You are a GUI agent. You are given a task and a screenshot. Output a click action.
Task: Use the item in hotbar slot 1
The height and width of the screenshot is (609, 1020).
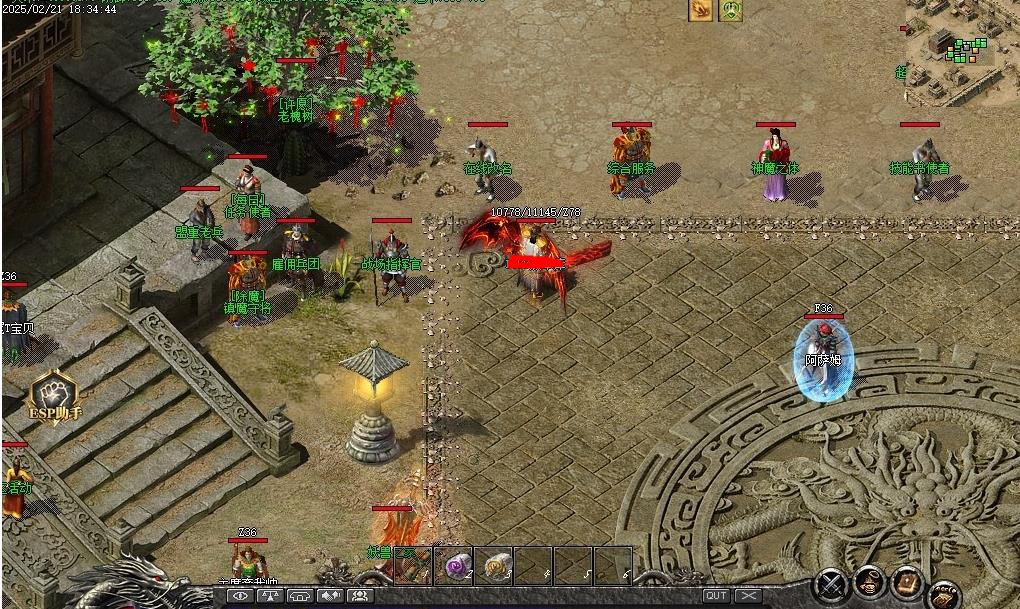pos(414,565)
